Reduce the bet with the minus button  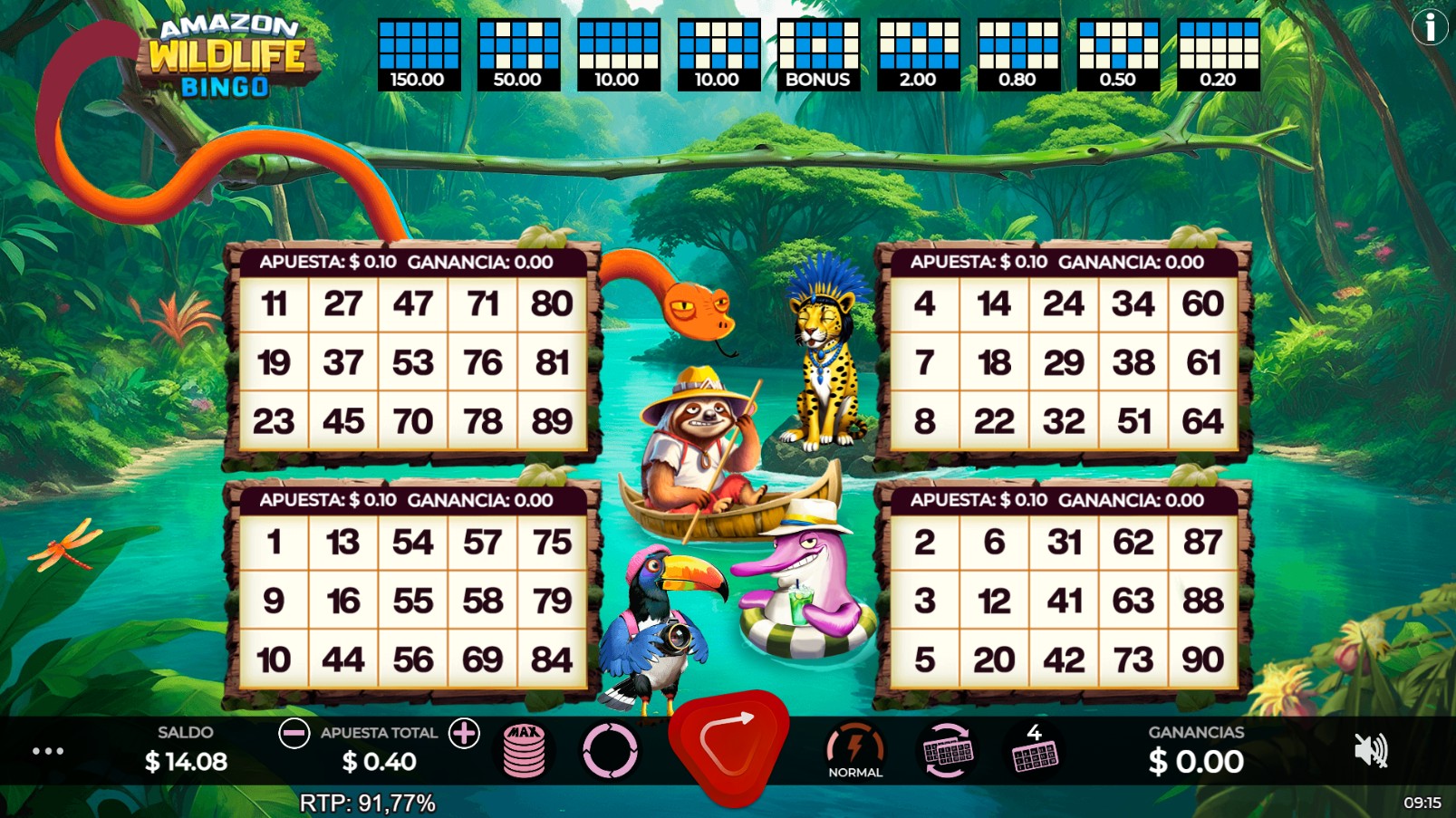(x=294, y=734)
